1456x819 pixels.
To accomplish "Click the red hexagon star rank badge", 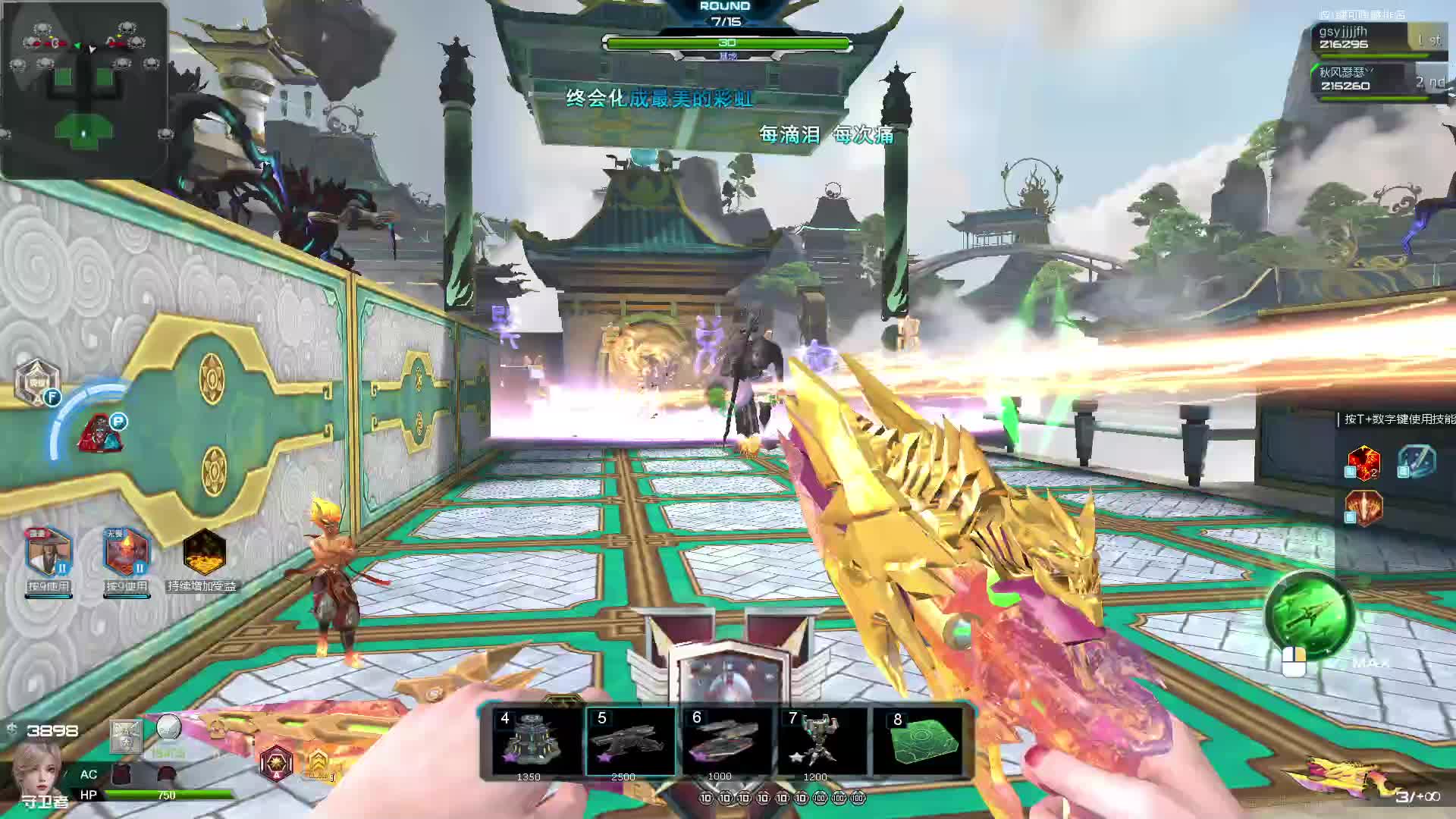I will pos(276,761).
